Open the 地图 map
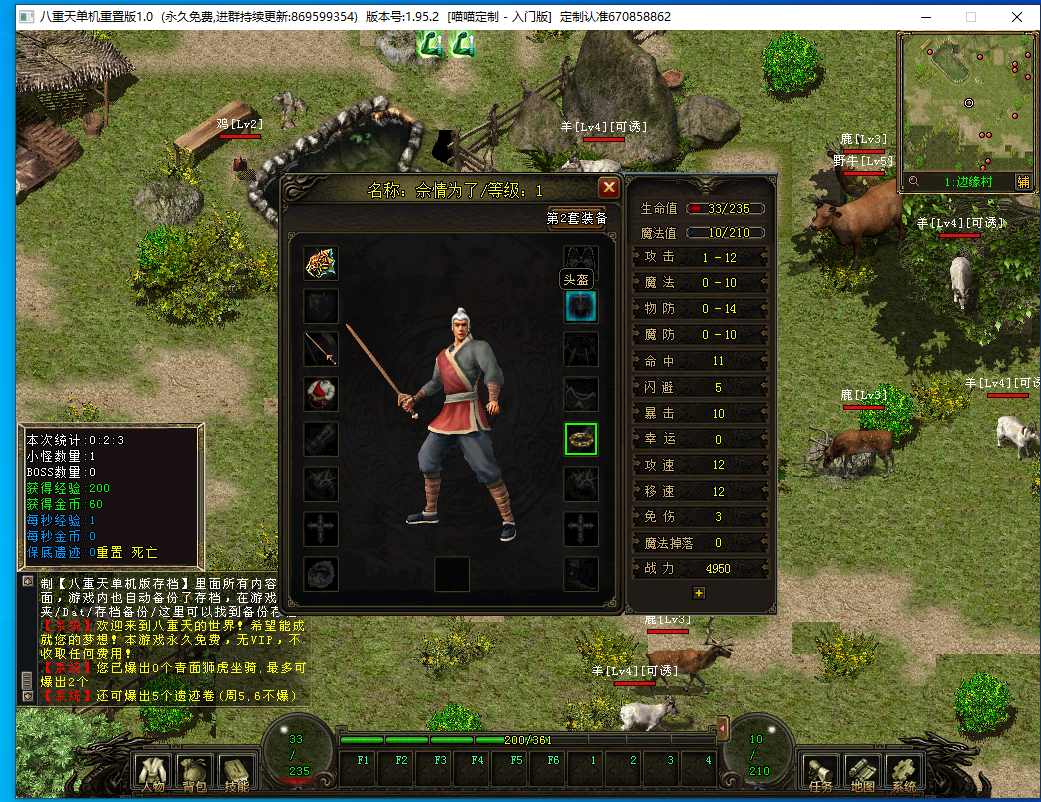This screenshot has width=1041, height=802. coord(862,771)
